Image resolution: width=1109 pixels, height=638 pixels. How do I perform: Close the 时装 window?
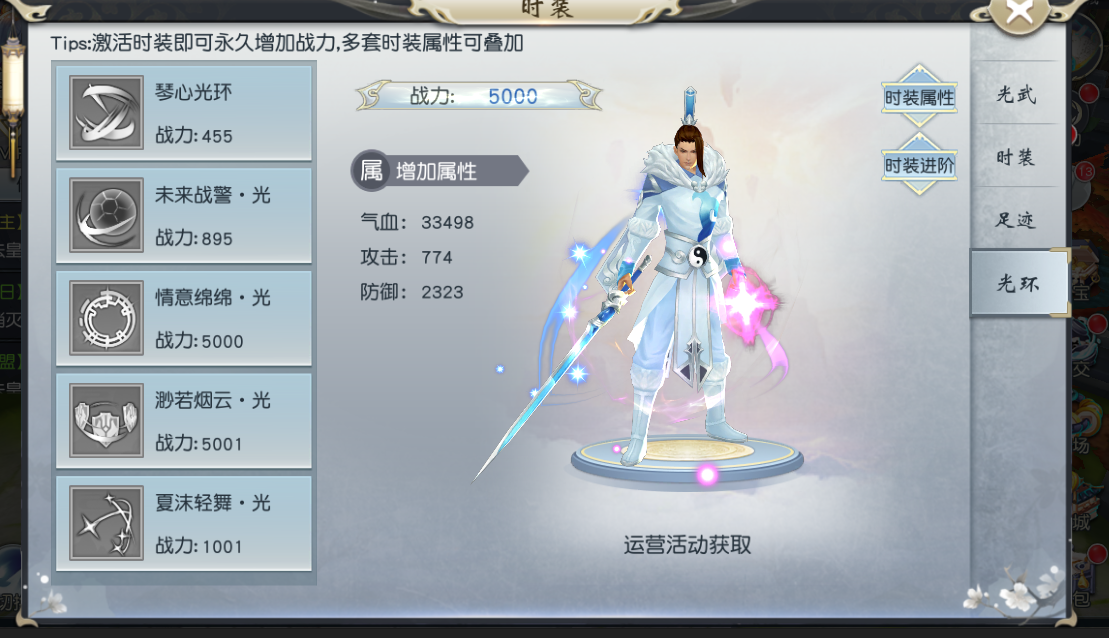[1020, 14]
